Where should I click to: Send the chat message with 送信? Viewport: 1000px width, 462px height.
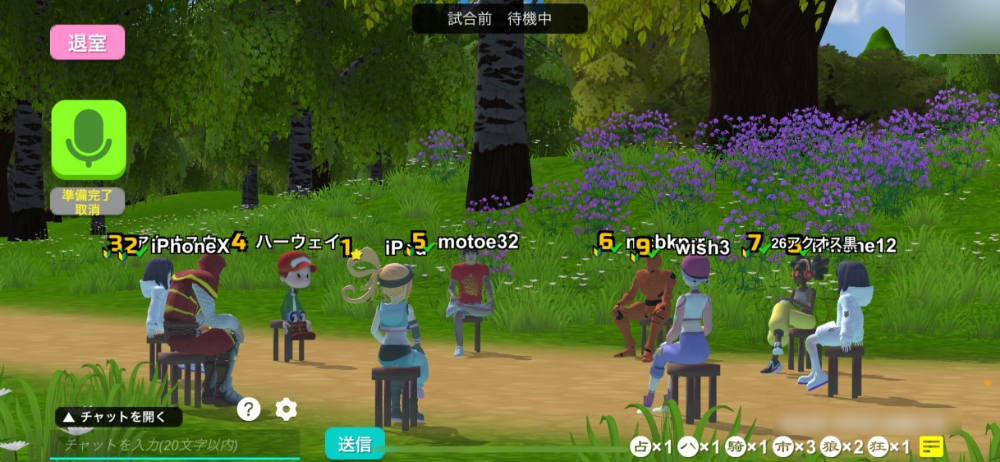[x=355, y=443]
